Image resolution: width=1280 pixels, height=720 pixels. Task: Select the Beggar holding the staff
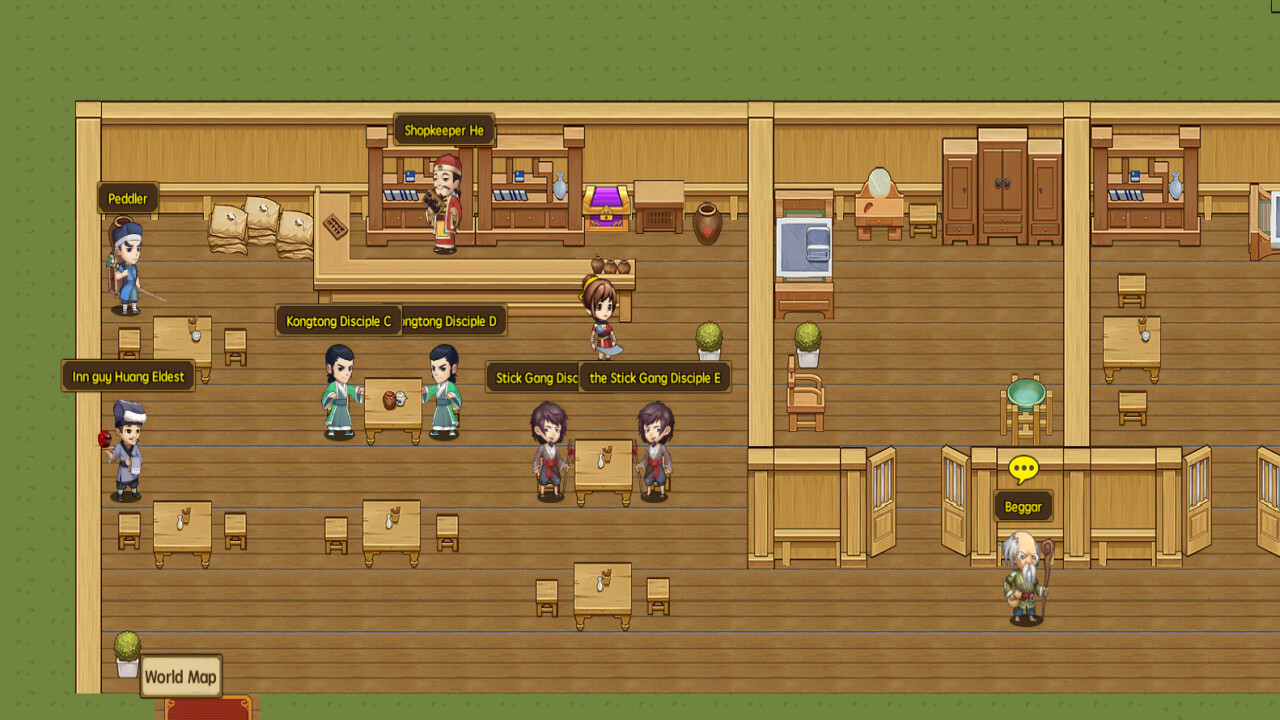click(x=1025, y=580)
